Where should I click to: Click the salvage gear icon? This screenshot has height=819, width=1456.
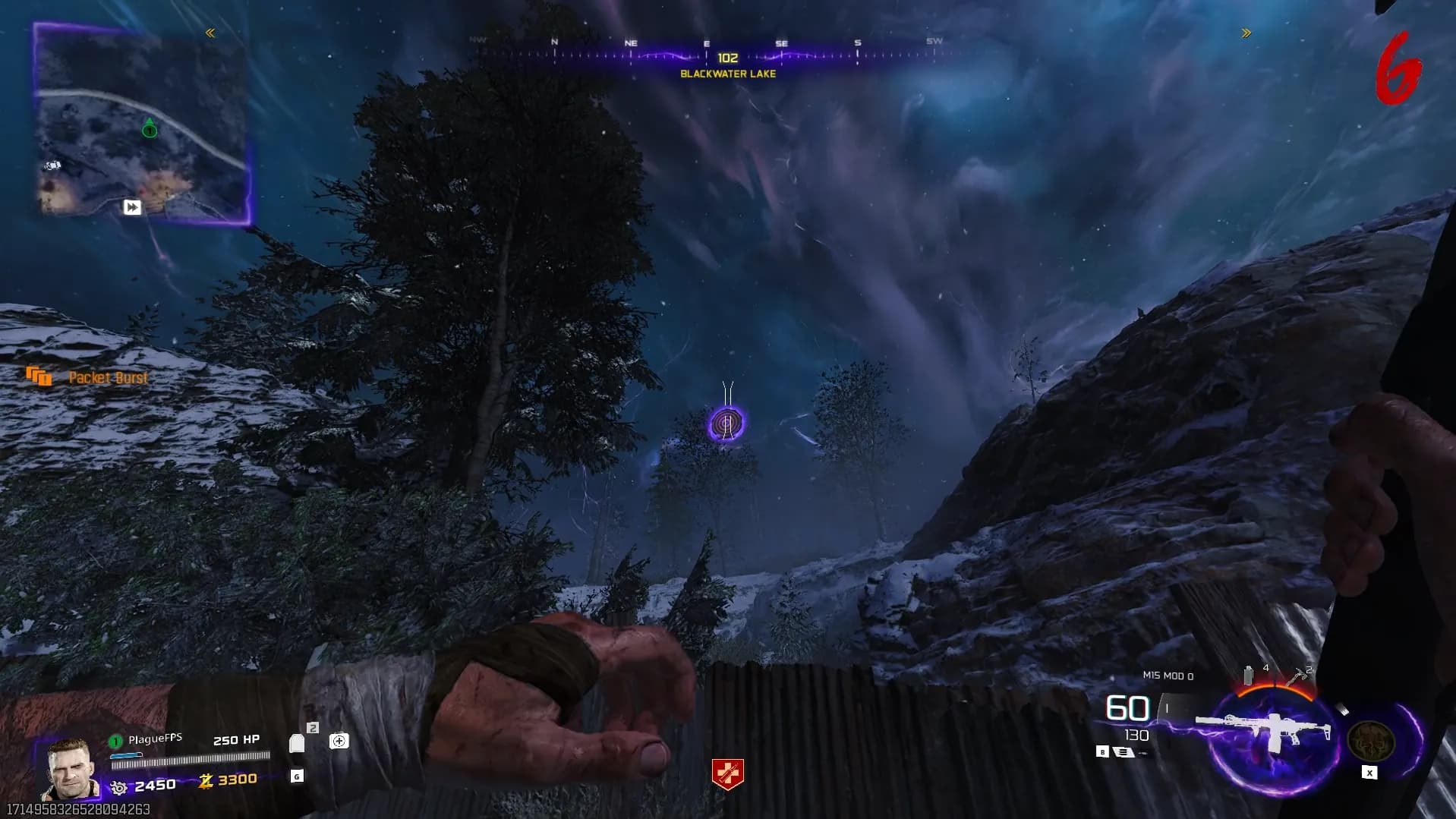(x=119, y=787)
